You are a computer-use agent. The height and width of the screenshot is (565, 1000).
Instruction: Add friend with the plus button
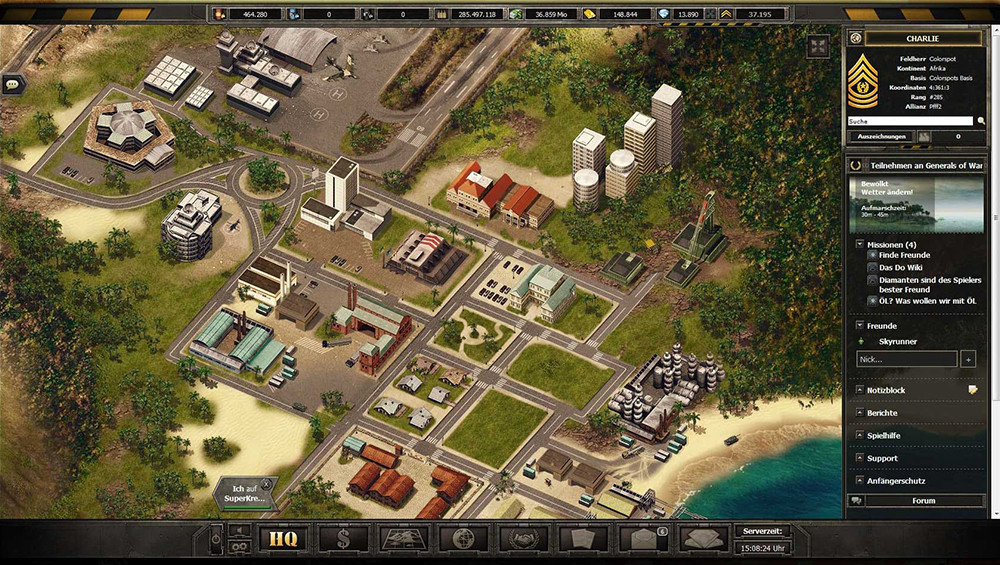968,358
